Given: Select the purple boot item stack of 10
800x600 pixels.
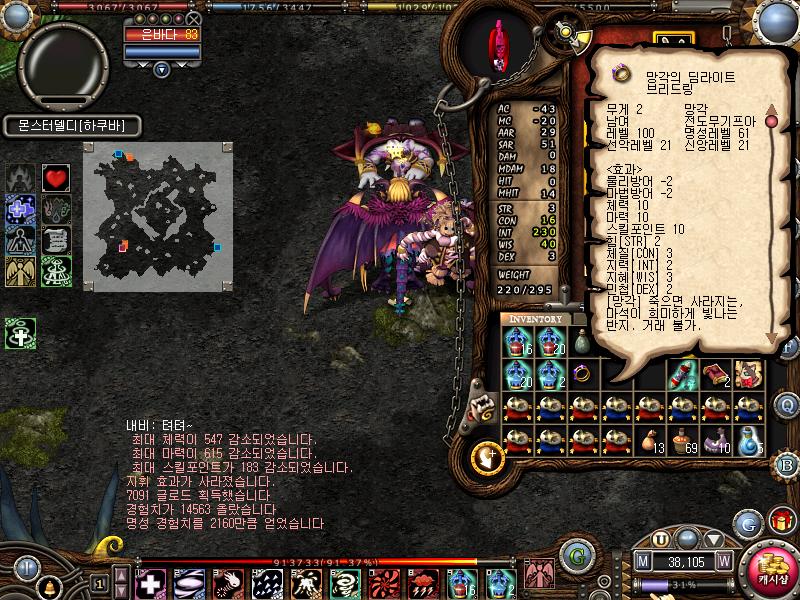Looking at the screenshot, I should [716, 440].
